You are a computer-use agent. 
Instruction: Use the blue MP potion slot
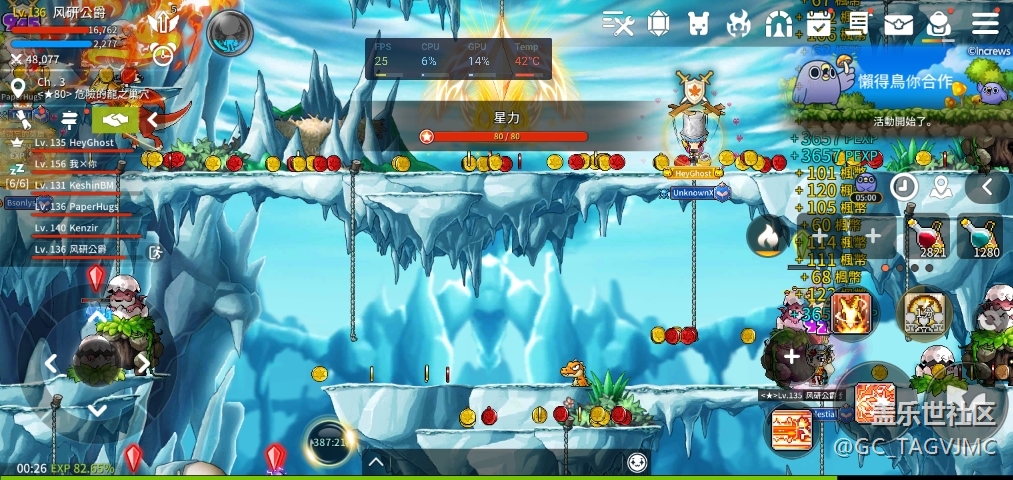[x=980, y=237]
